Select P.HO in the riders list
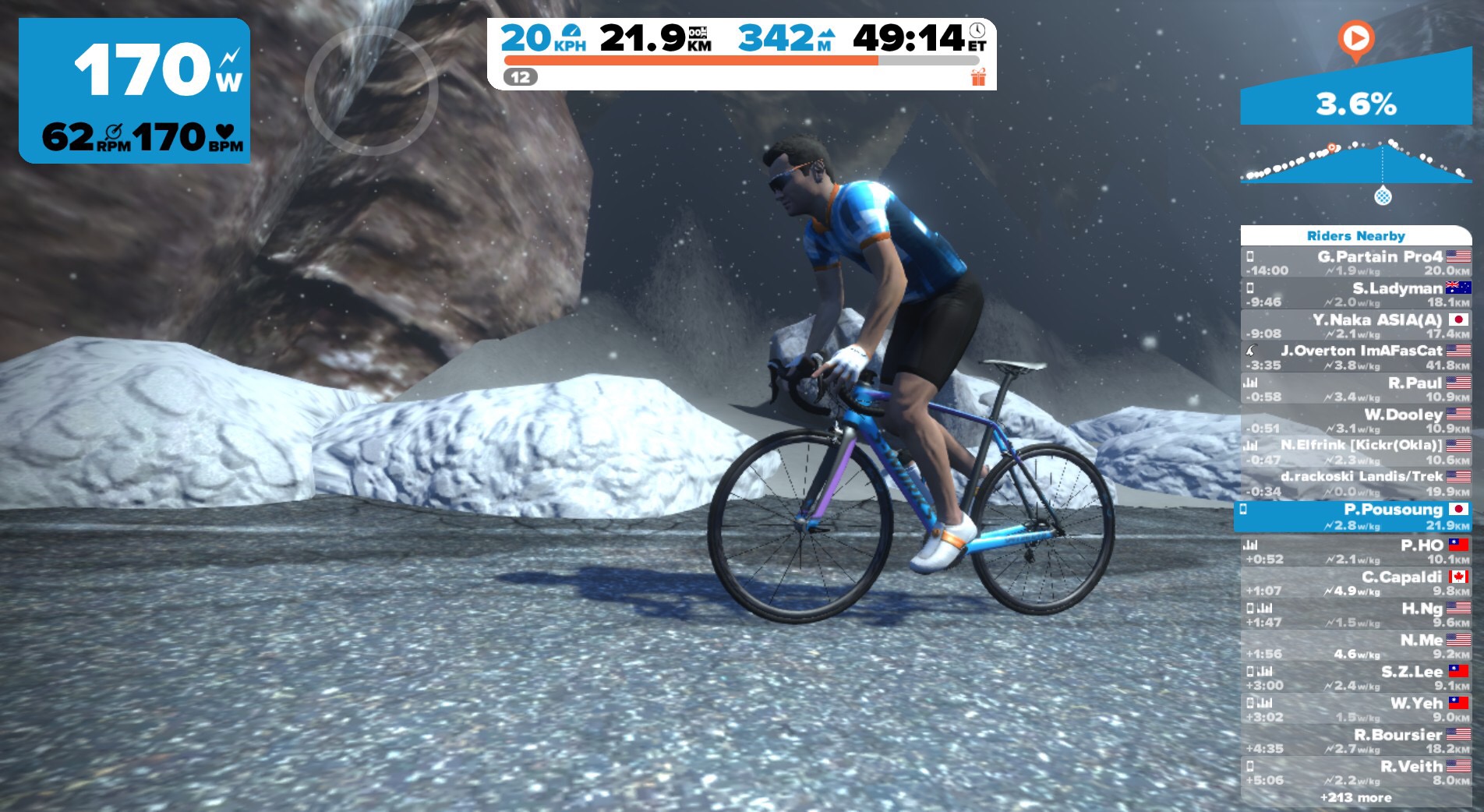This screenshot has width=1484, height=812. click(x=1356, y=551)
